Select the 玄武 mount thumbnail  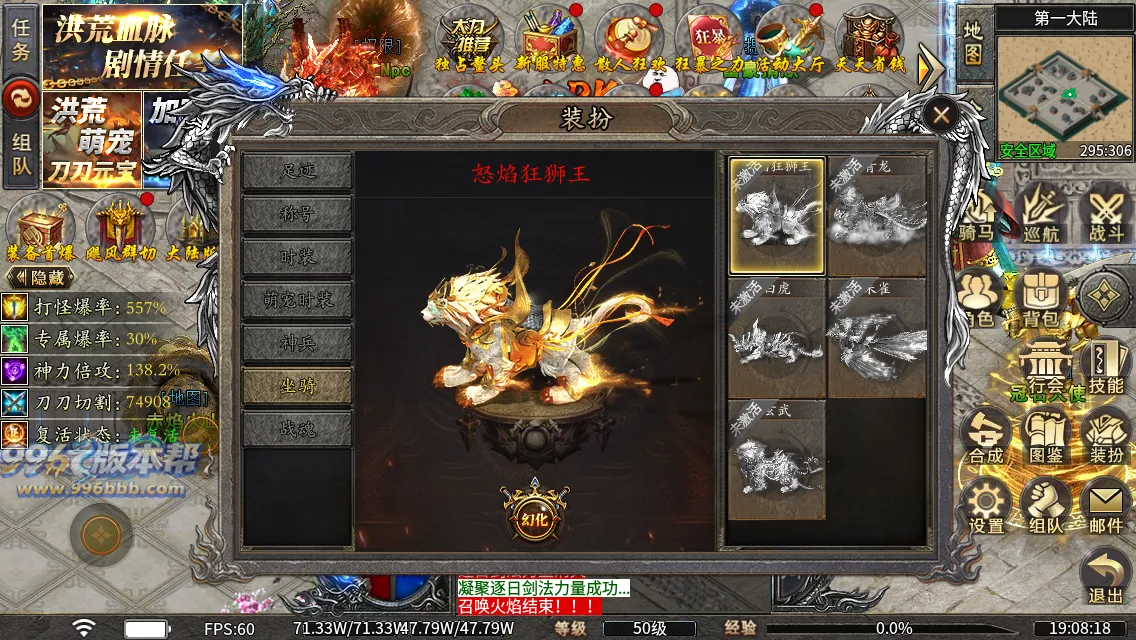(x=777, y=460)
